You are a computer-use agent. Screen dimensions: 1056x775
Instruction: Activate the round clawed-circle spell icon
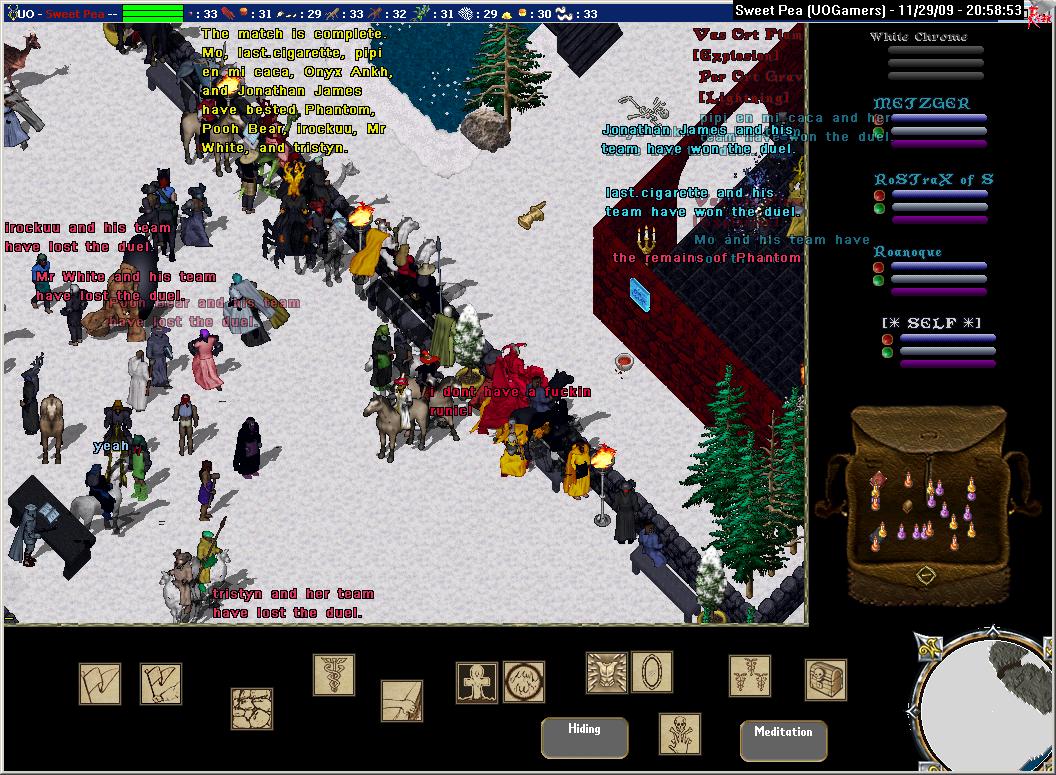point(524,682)
